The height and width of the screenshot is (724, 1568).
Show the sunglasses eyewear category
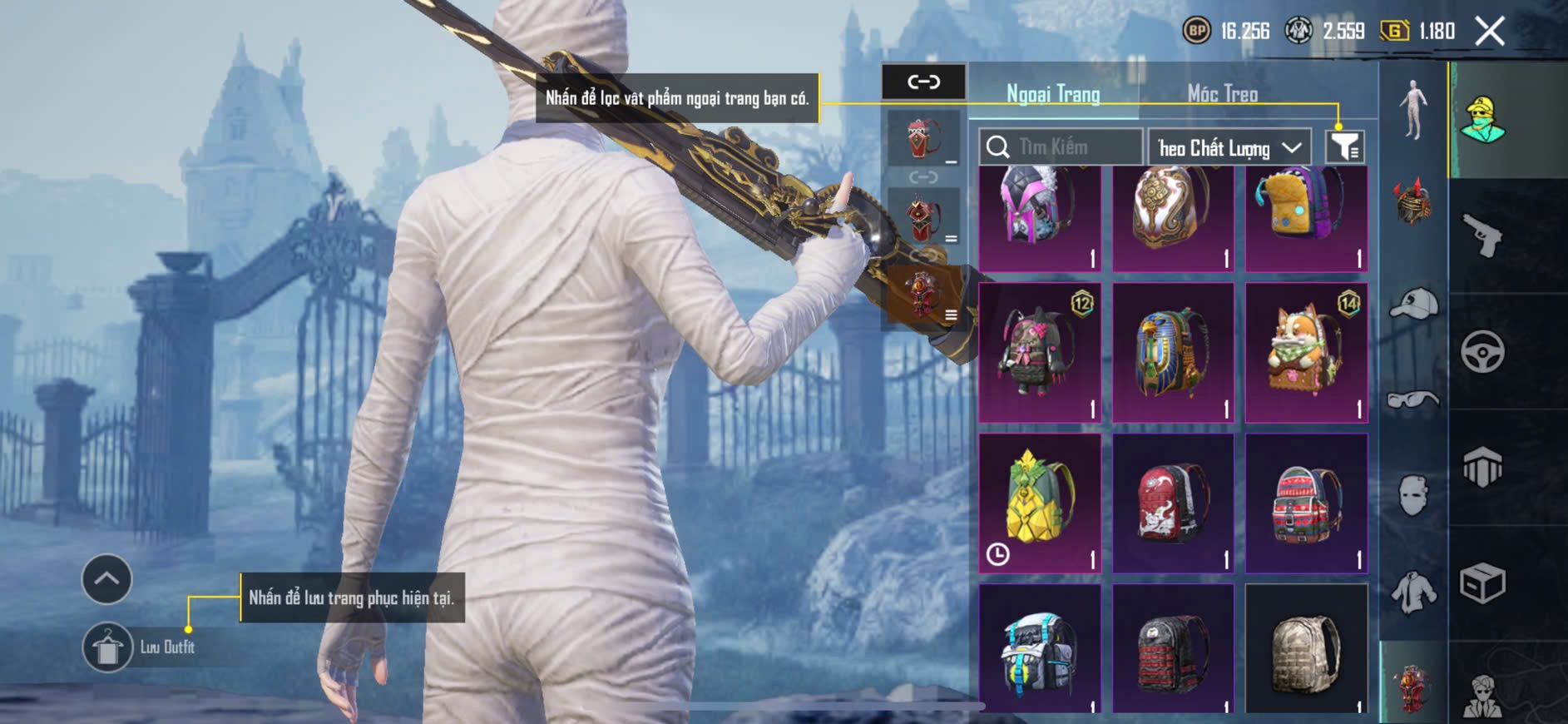[x=1413, y=400]
